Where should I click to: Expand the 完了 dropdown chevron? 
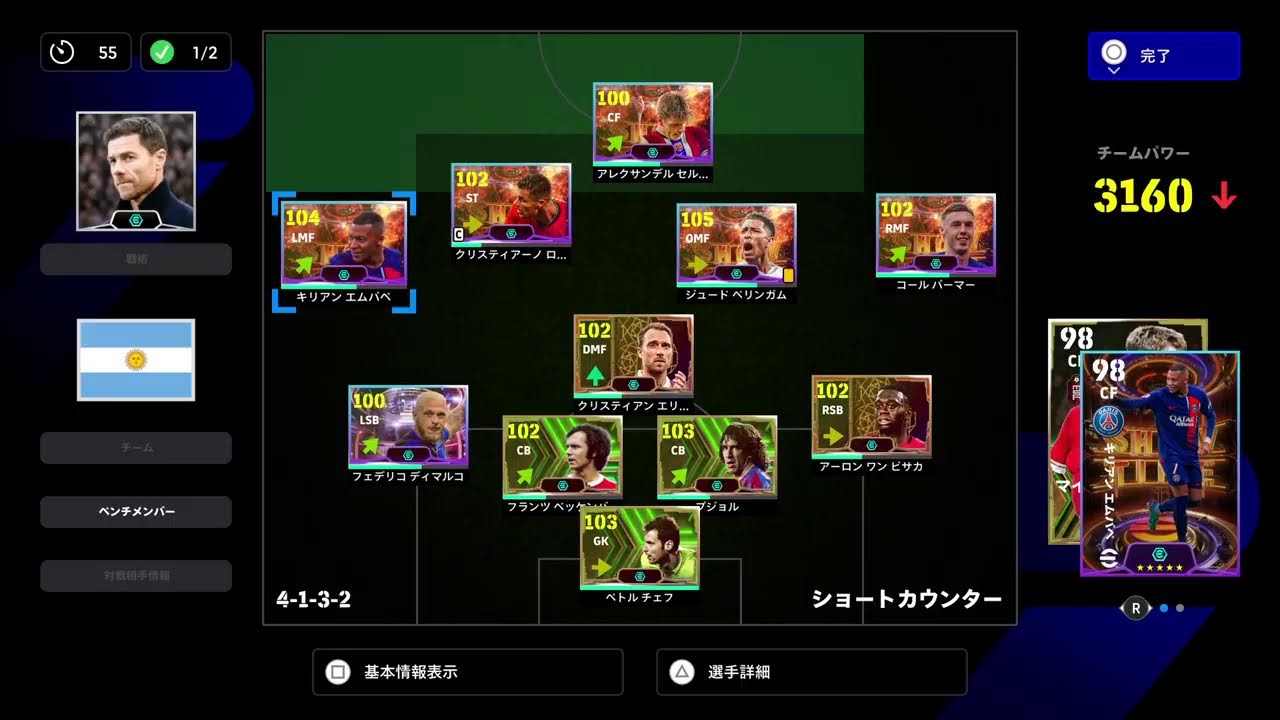pyautogui.click(x=1115, y=72)
